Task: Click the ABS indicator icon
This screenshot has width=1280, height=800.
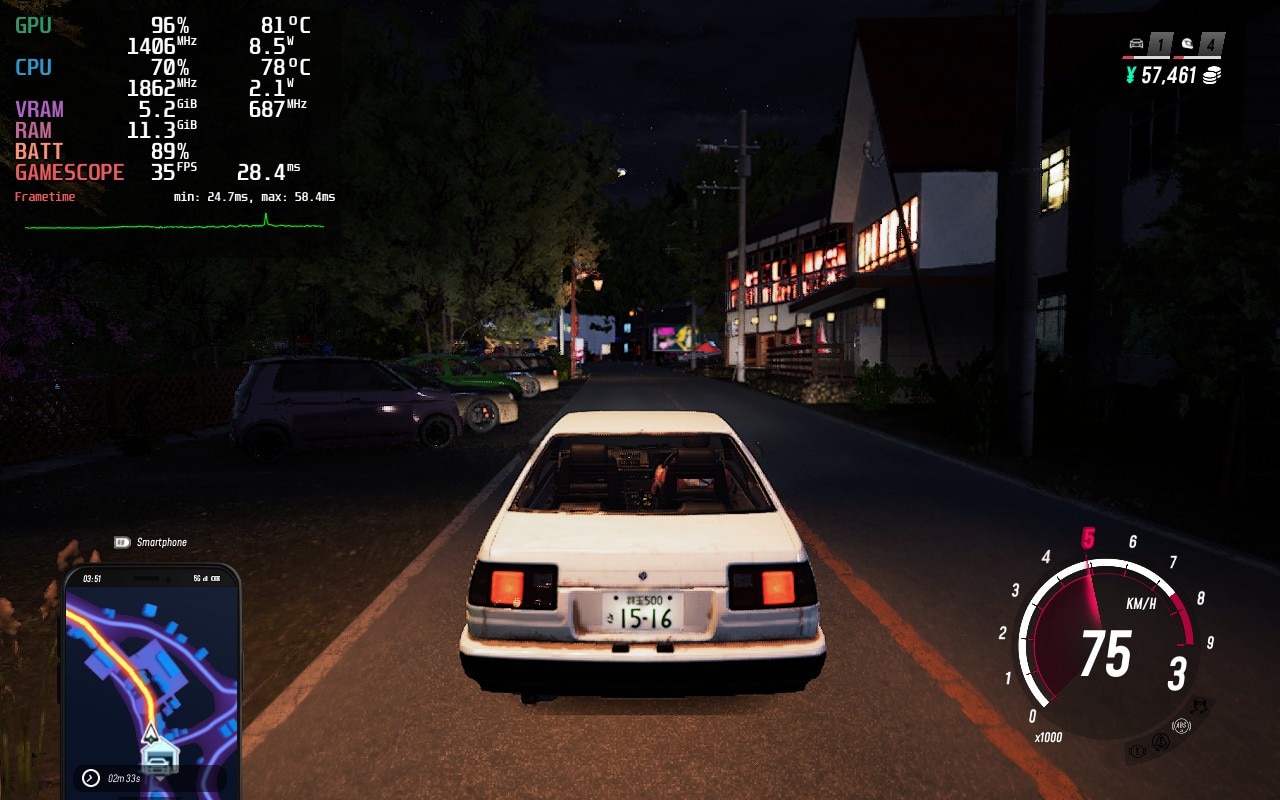Action: click(1182, 726)
